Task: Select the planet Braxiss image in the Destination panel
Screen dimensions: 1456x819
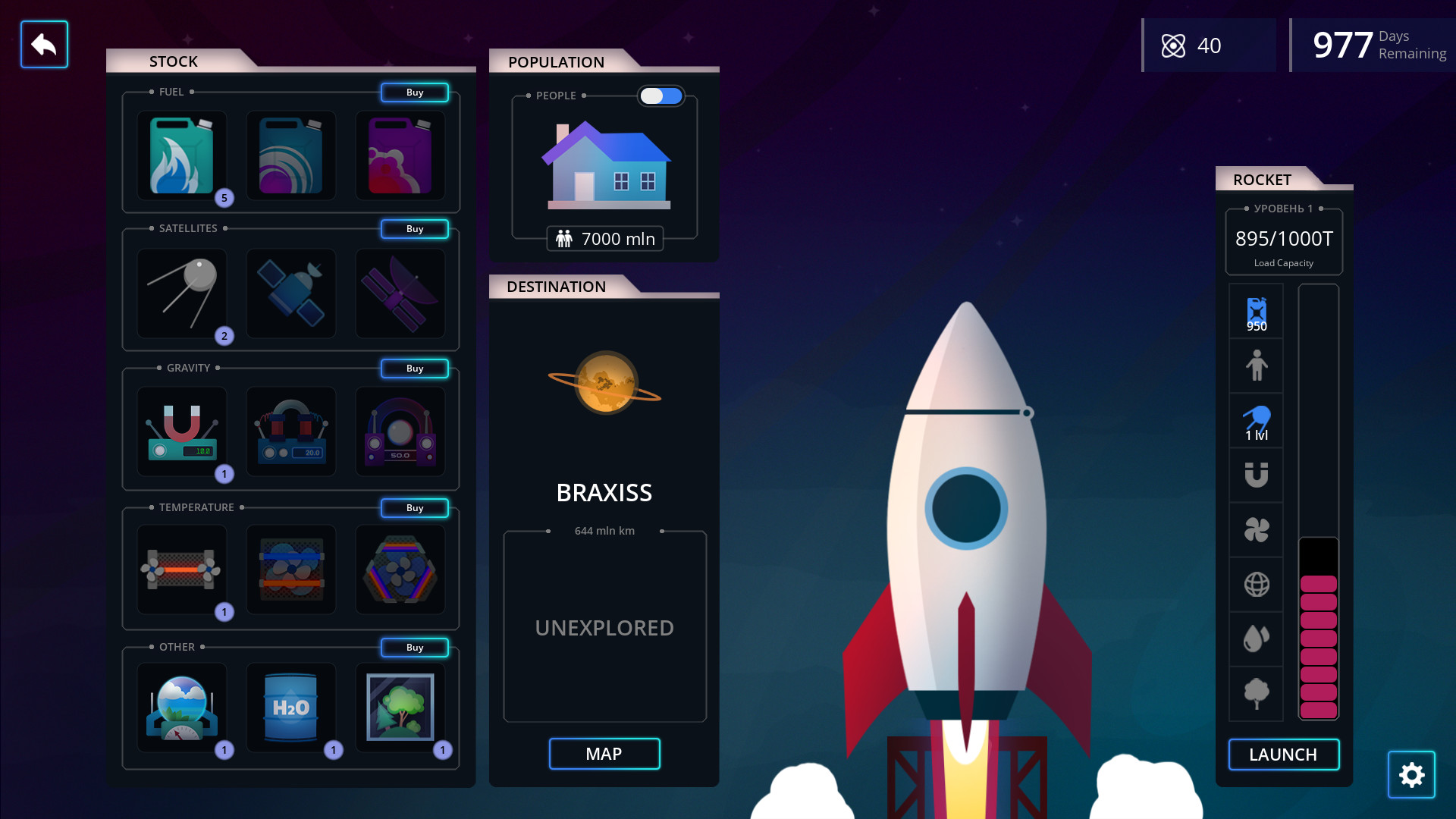Action: point(604,383)
